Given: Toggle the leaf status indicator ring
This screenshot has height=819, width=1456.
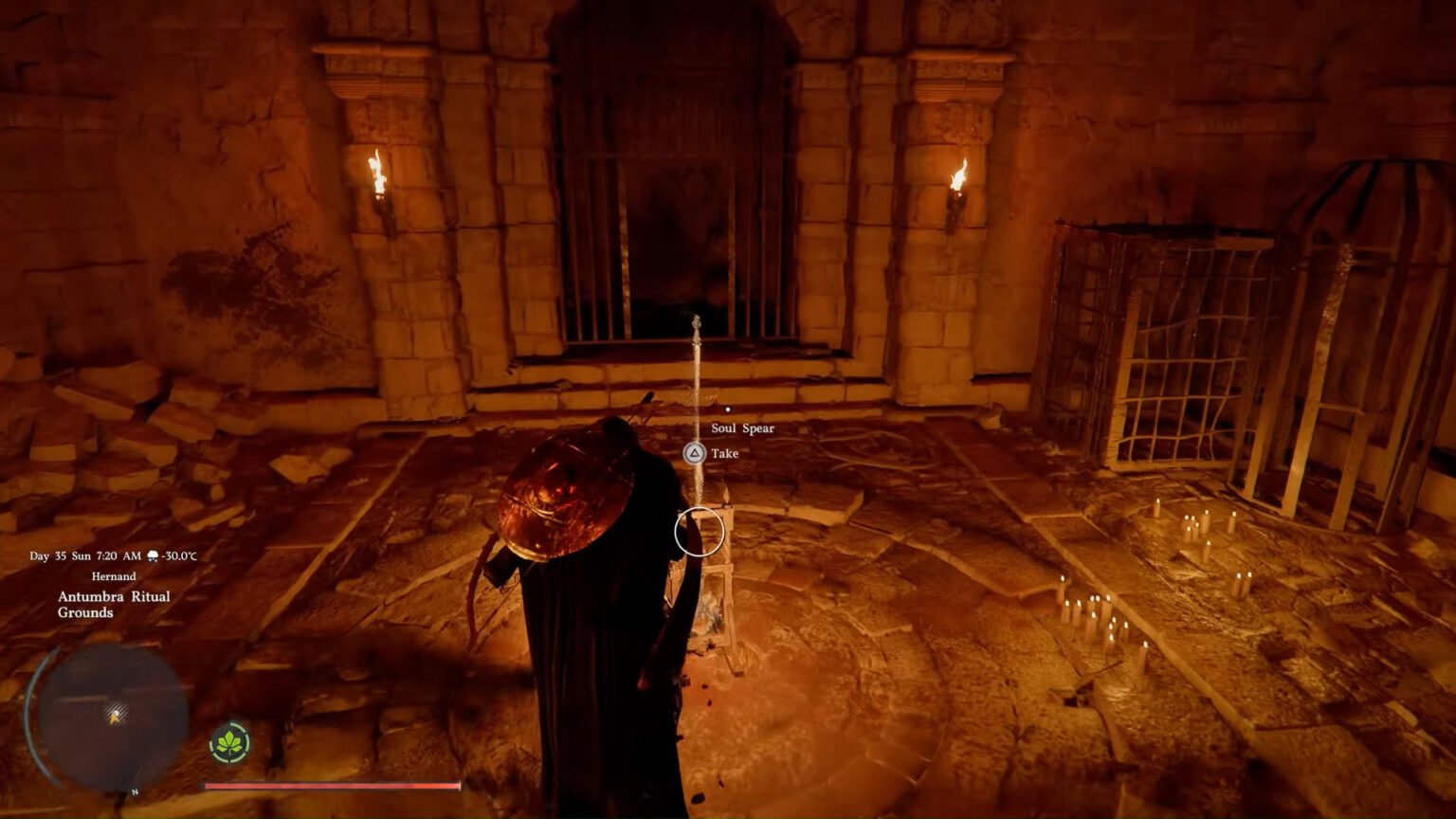Looking at the screenshot, I should [x=228, y=744].
